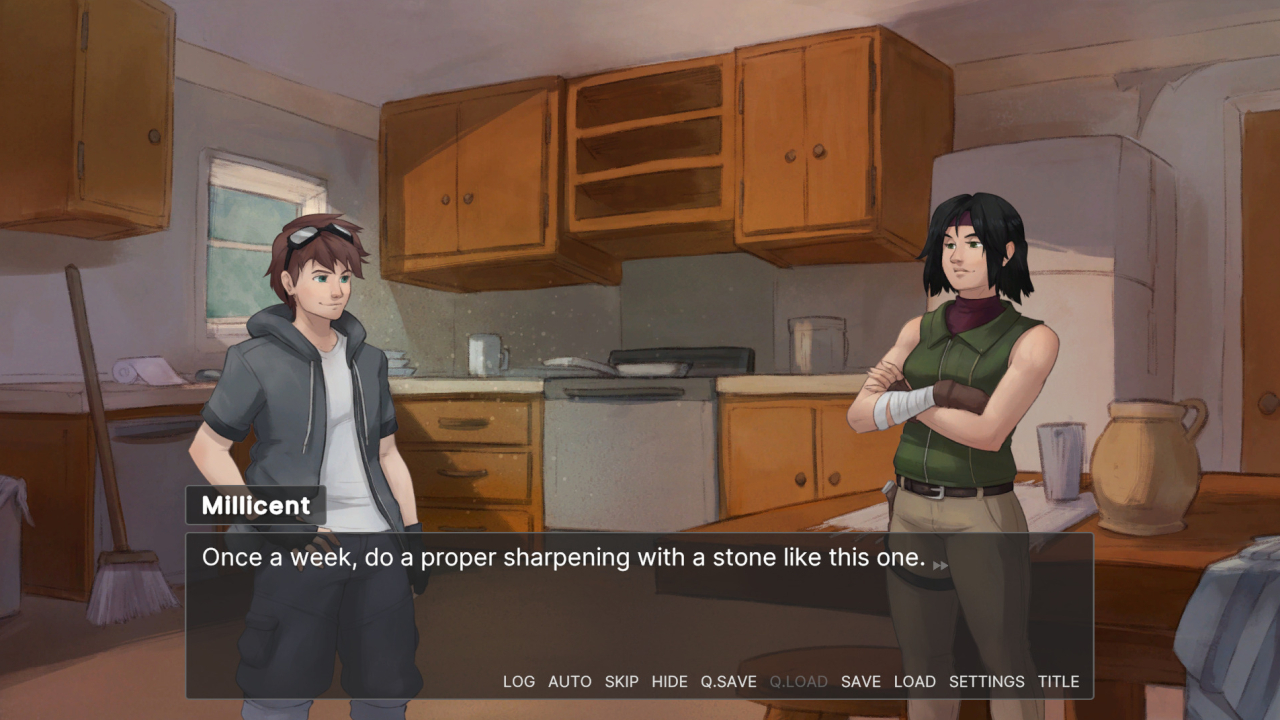The image size is (1280, 720).
Task: Advance the dialogue via the arrow indicator
Action: pos(940,566)
